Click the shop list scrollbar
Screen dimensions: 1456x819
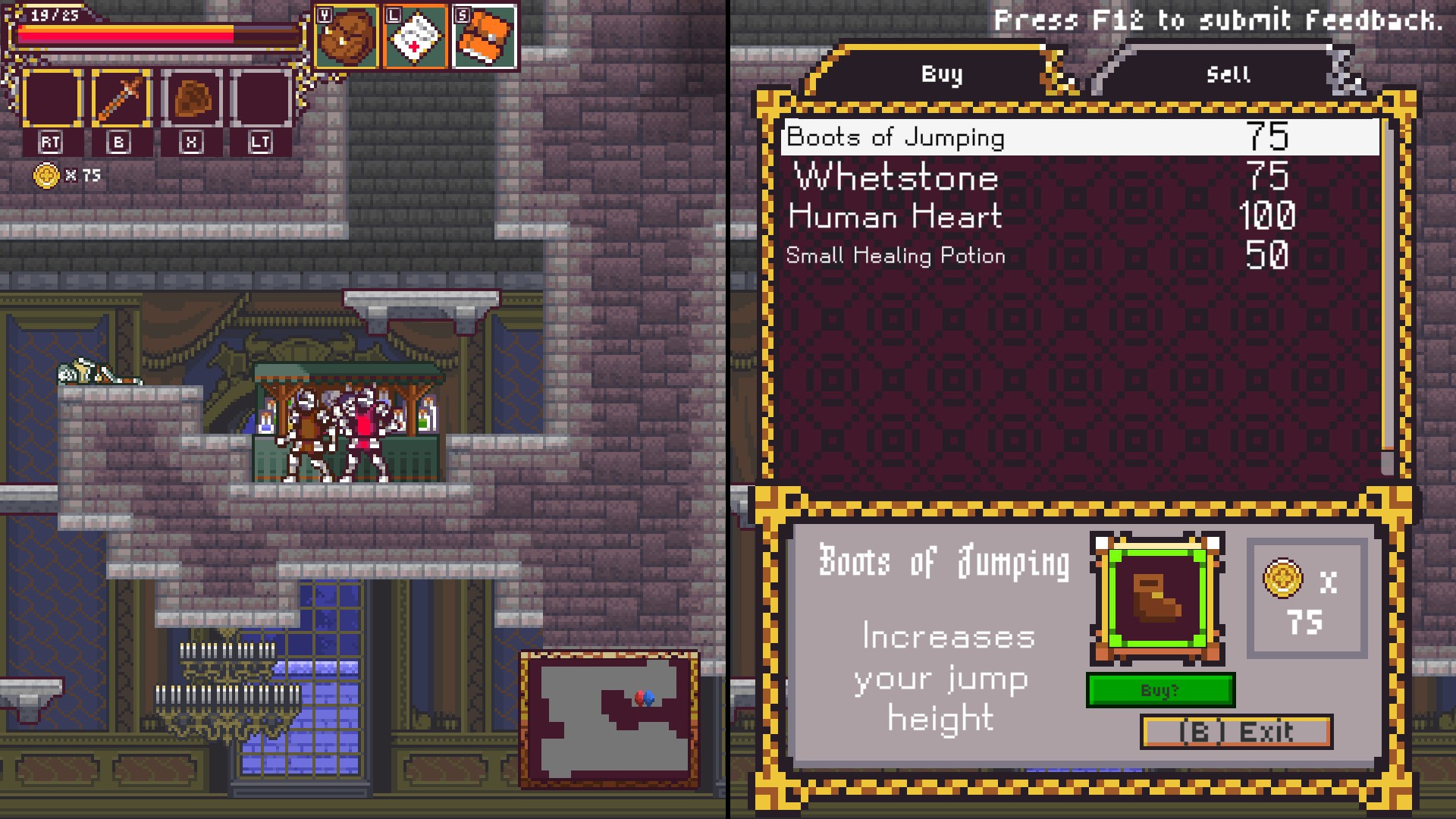point(1388,296)
